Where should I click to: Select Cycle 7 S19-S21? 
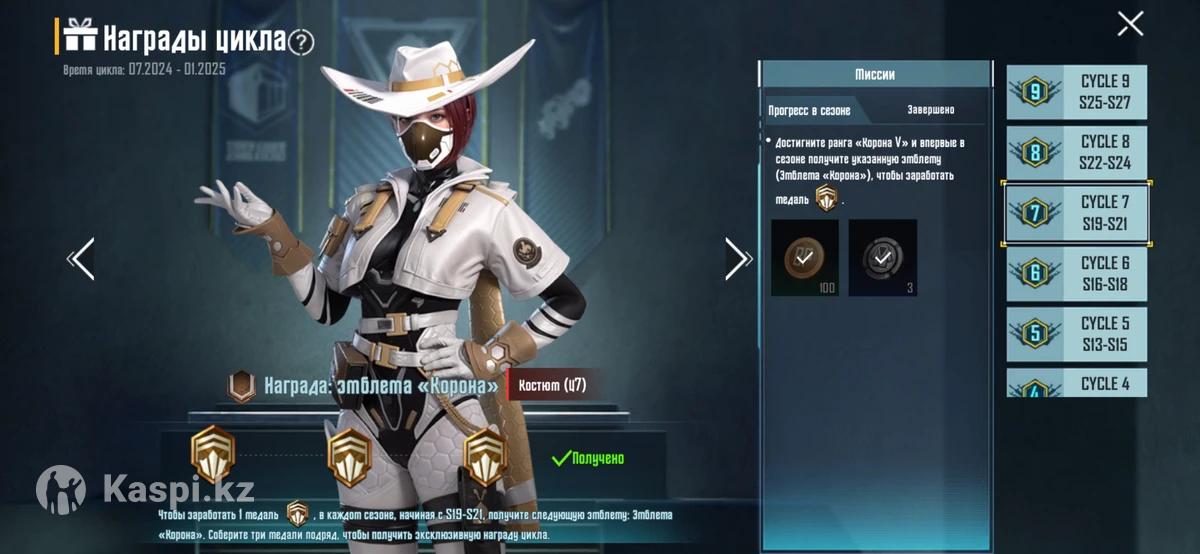[x=1077, y=213]
